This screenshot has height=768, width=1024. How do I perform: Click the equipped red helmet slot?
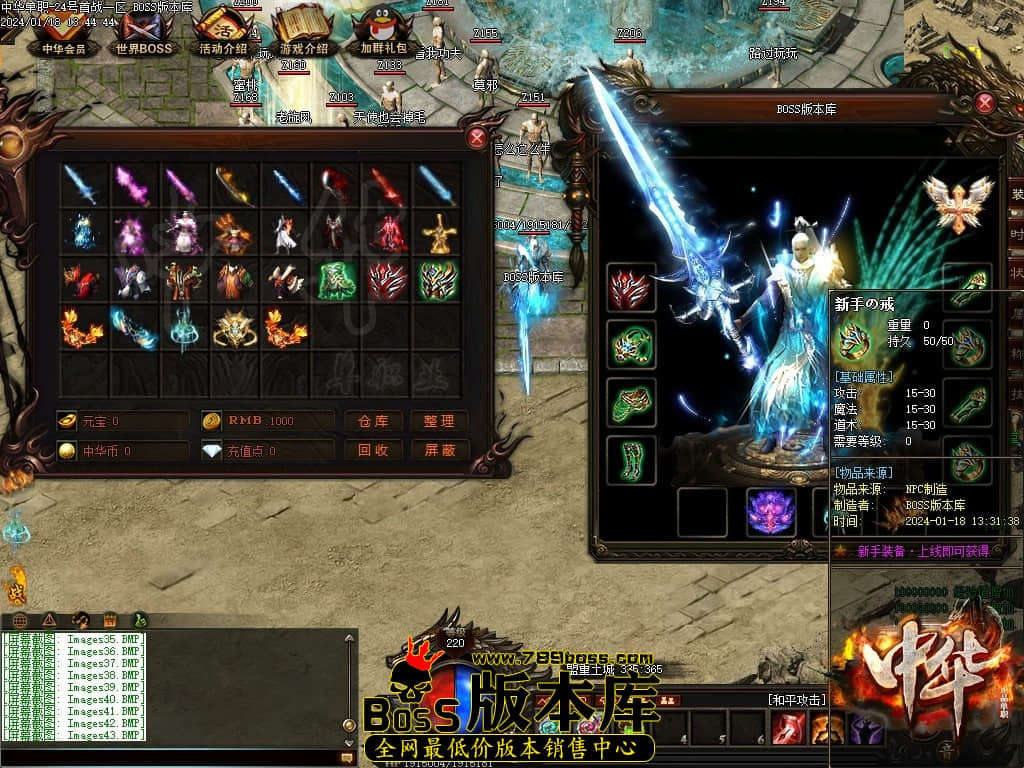coord(631,288)
